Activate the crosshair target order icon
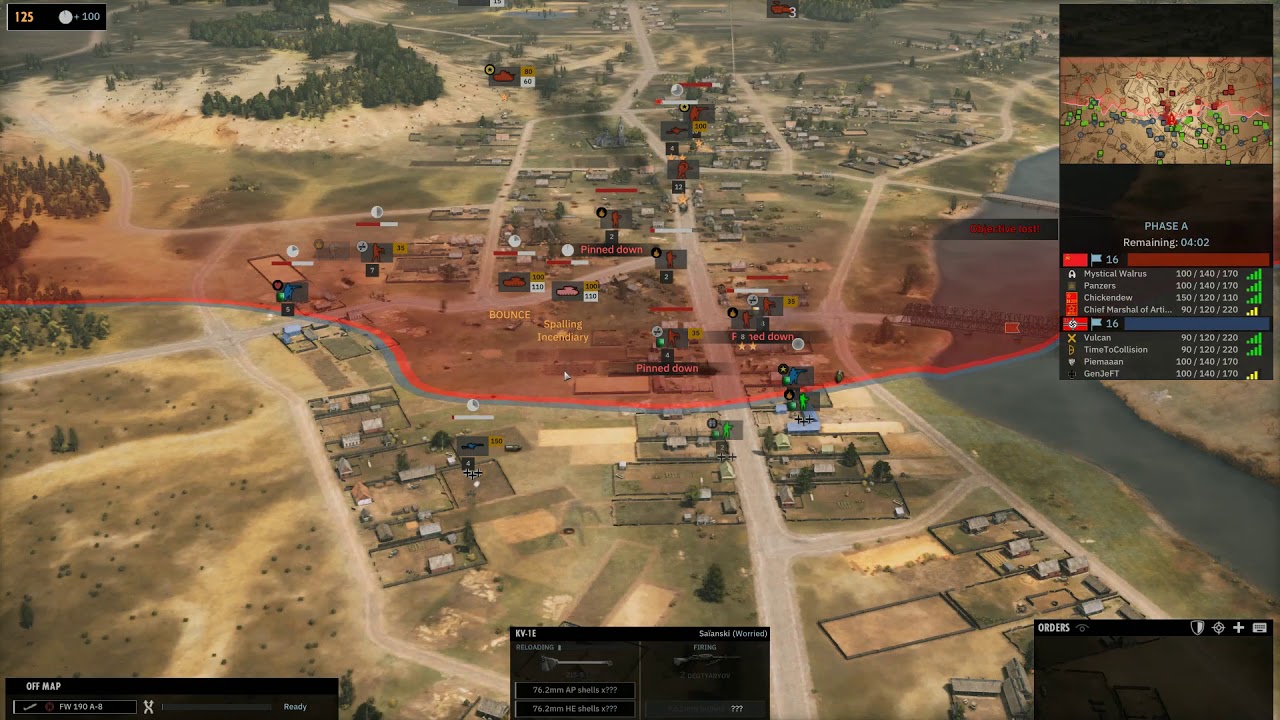1280x720 pixels. (x=1218, y=628)
